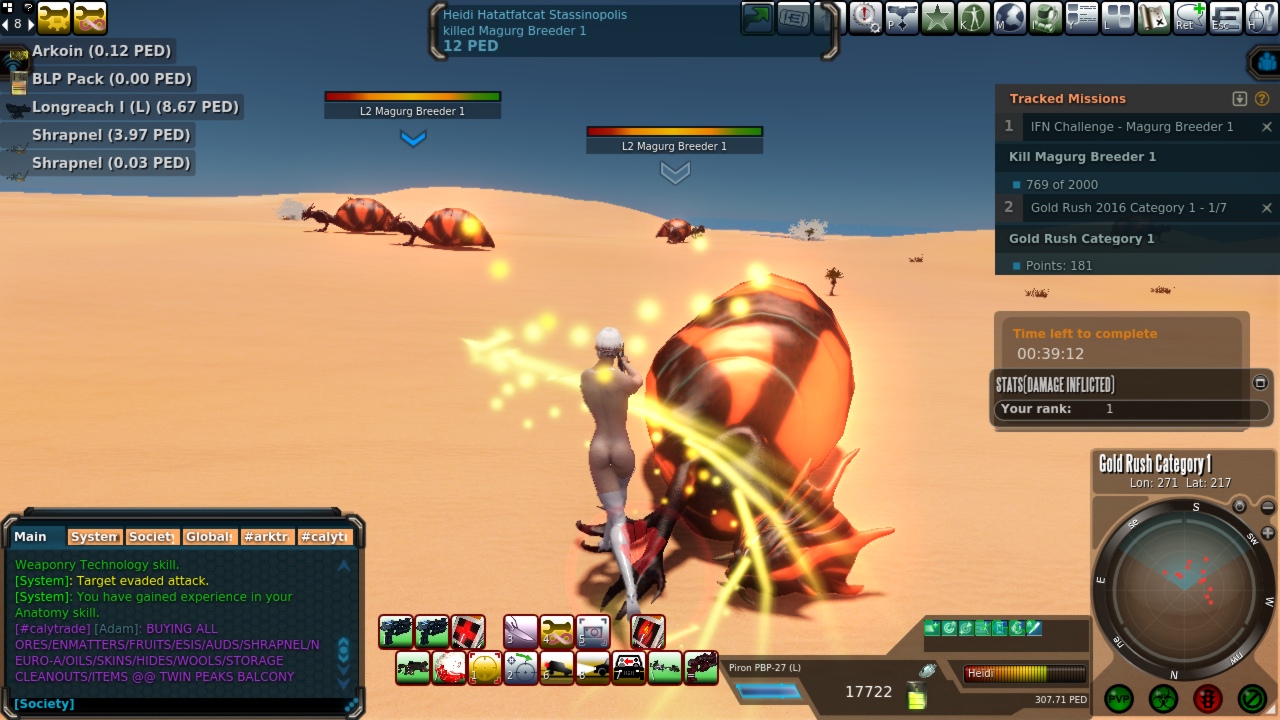Open the planet map globe icon
Image resolution: width=1280 pixels, height=720 pixels.
tap(1010, 18)
